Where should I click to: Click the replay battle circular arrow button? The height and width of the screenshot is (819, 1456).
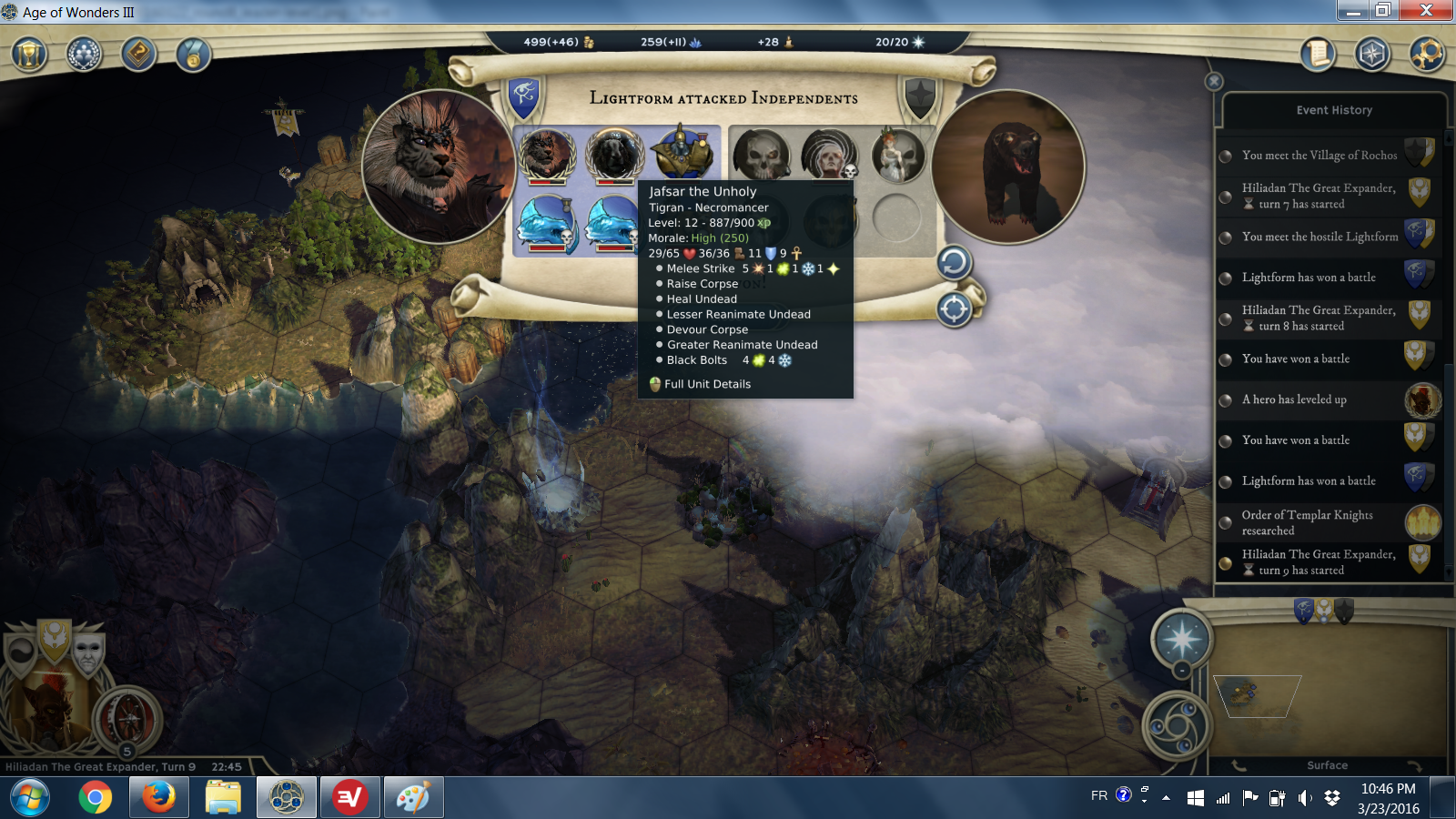(x=954, y=263)
